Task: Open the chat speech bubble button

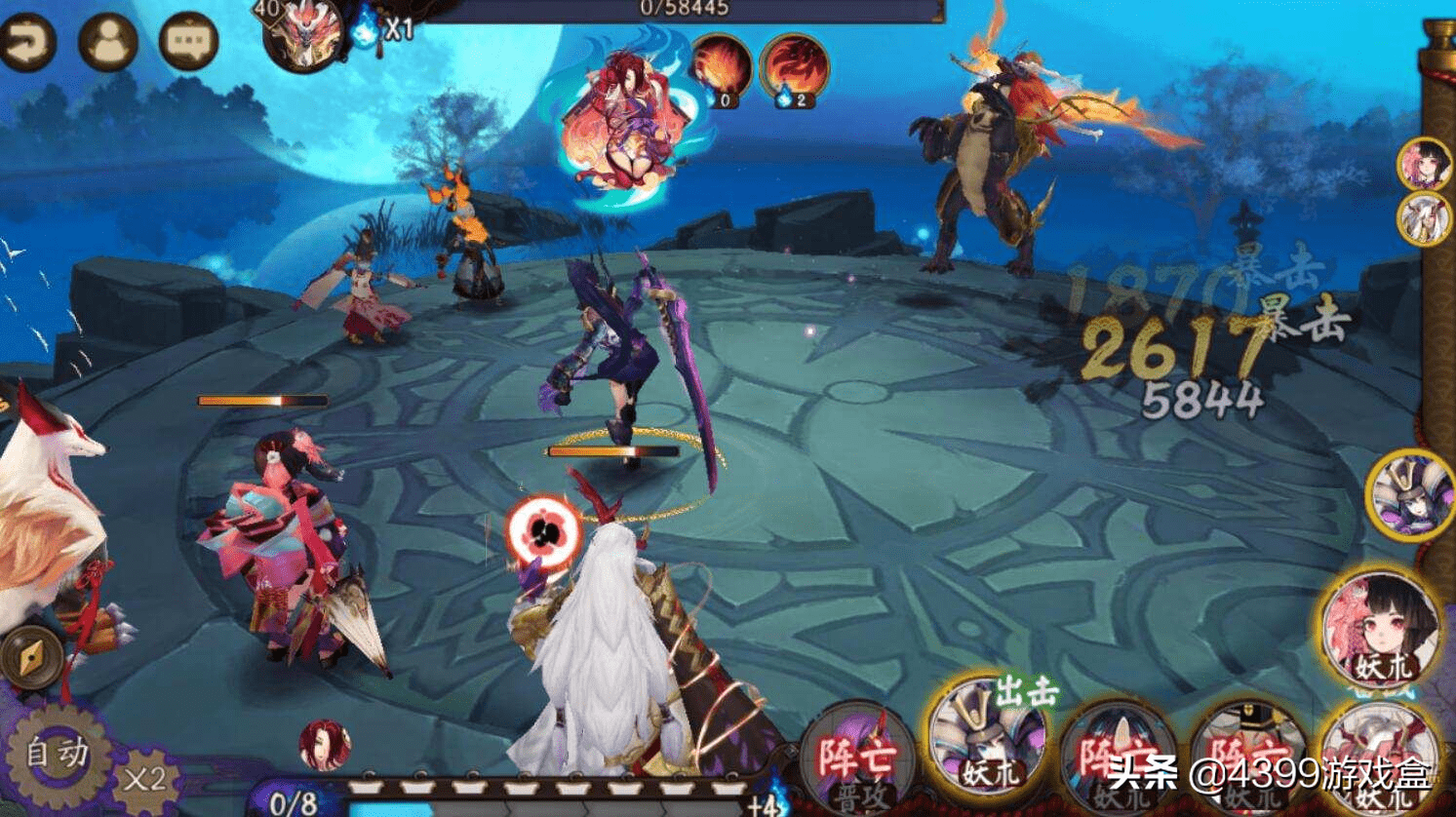Action: [187, 42]
